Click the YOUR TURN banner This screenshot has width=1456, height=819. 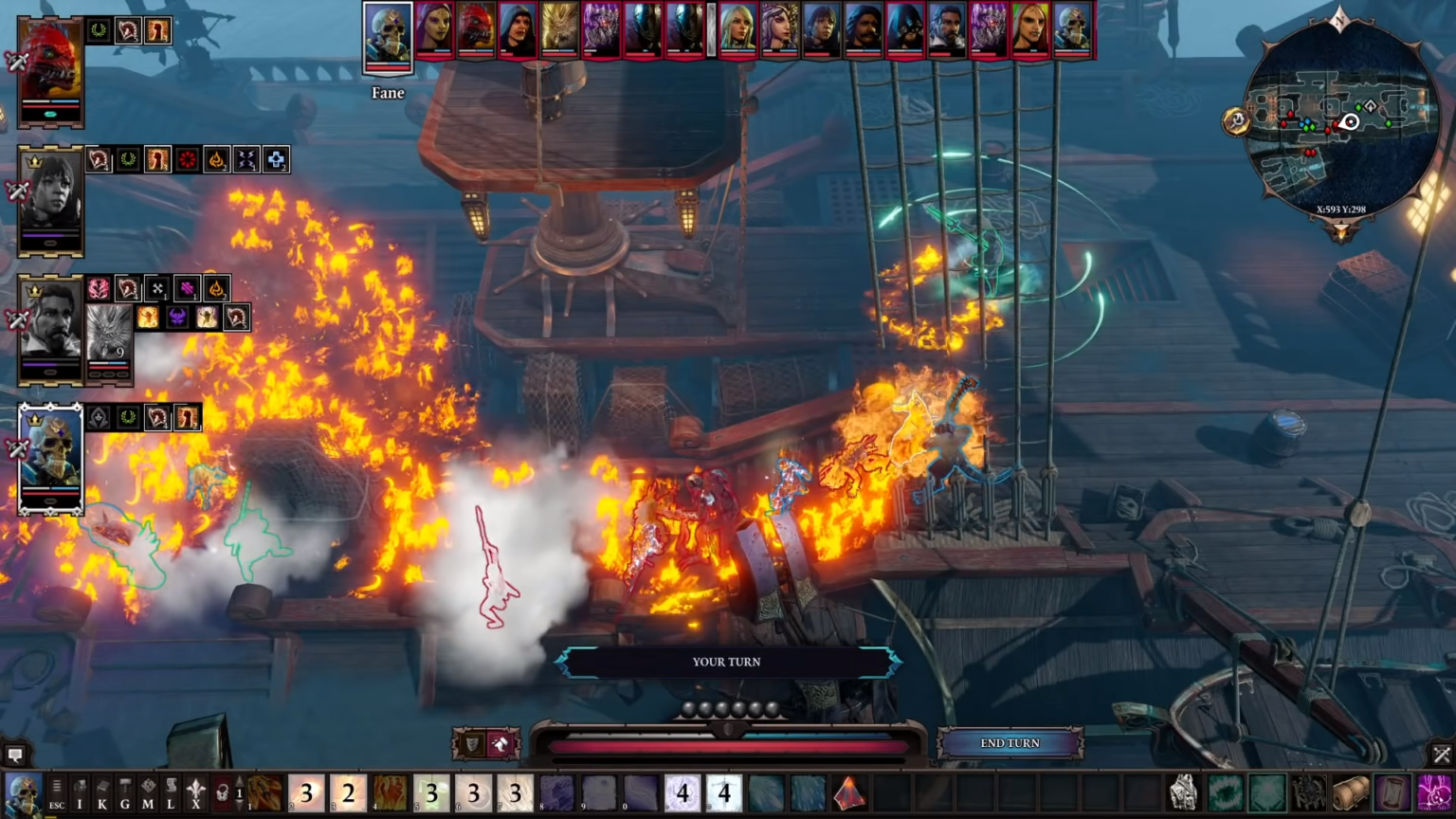728,662
